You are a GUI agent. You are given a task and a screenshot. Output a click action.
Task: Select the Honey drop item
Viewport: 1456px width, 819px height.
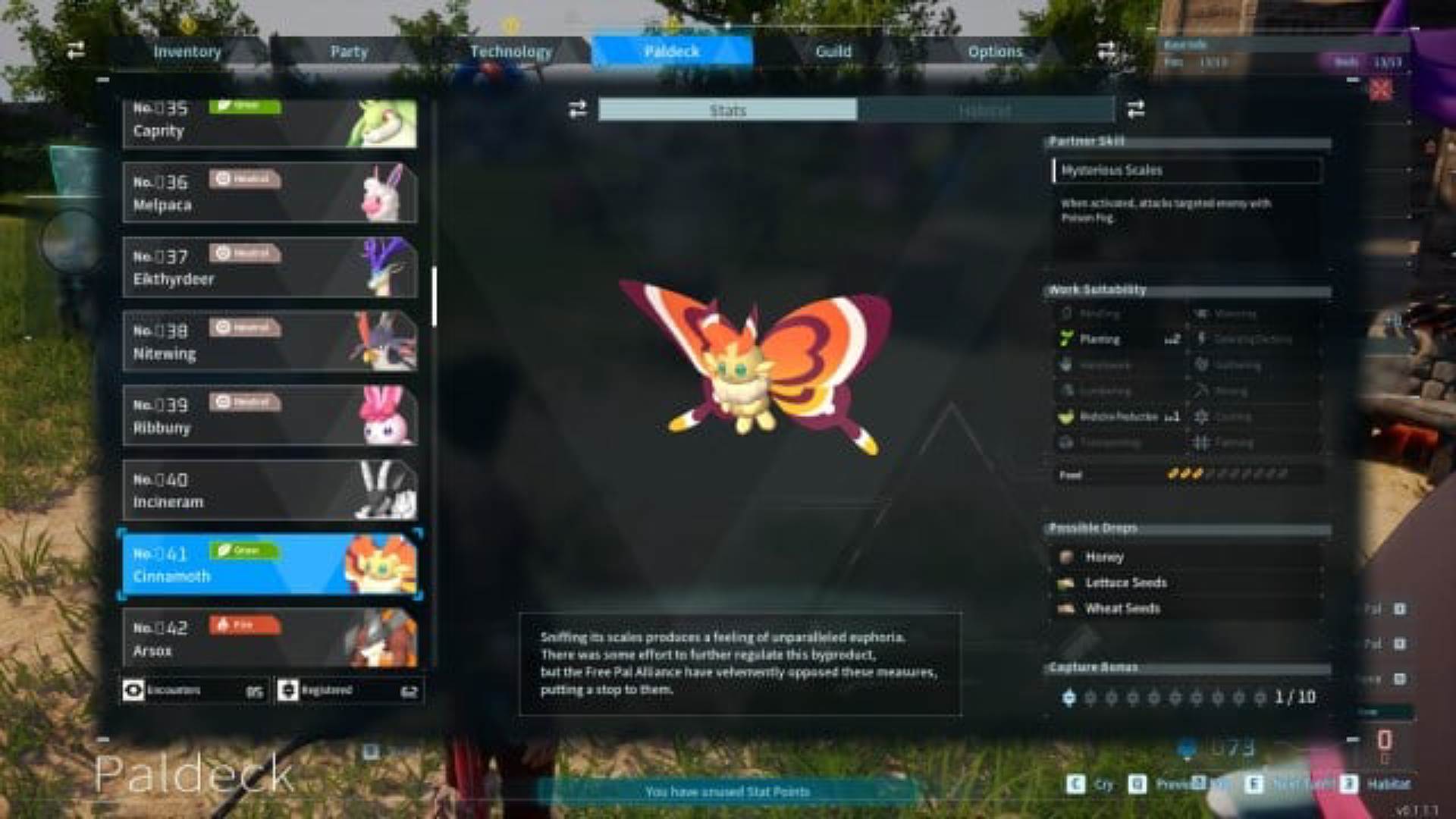1103,557
